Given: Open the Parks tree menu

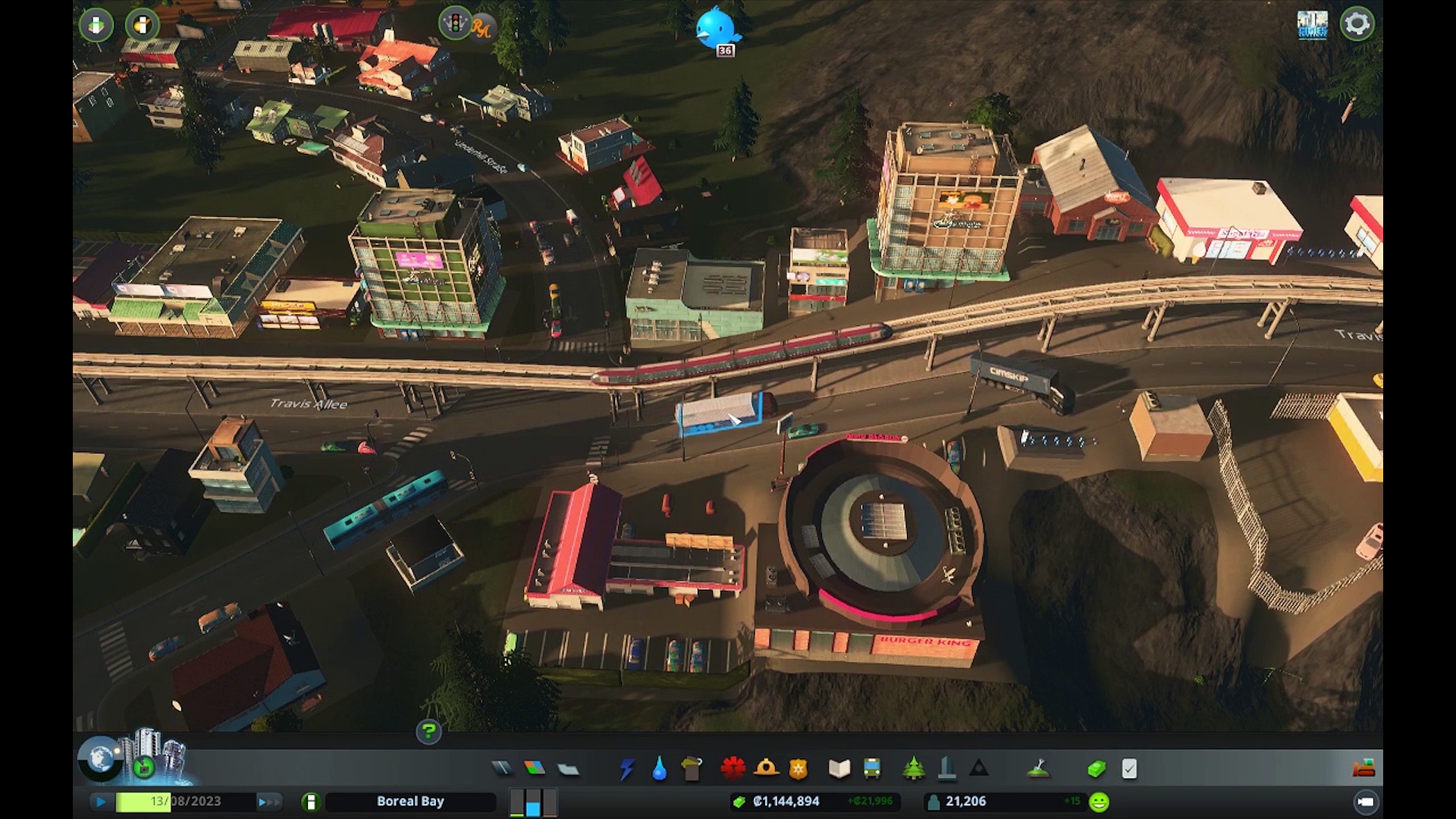Looking at the screenshot, I should pos(914,769).
